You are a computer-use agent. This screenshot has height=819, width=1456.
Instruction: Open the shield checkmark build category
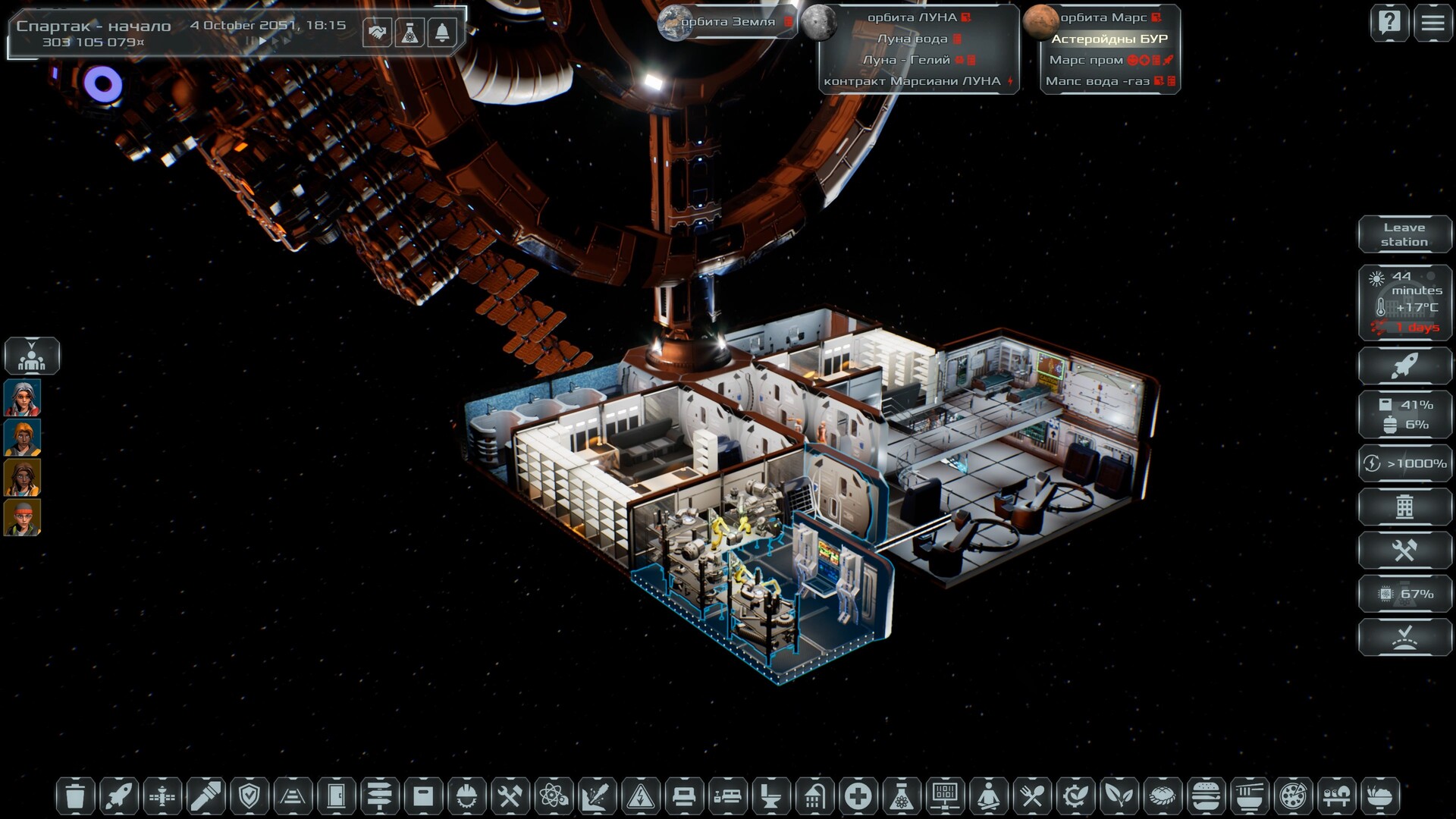coord(249,796)
